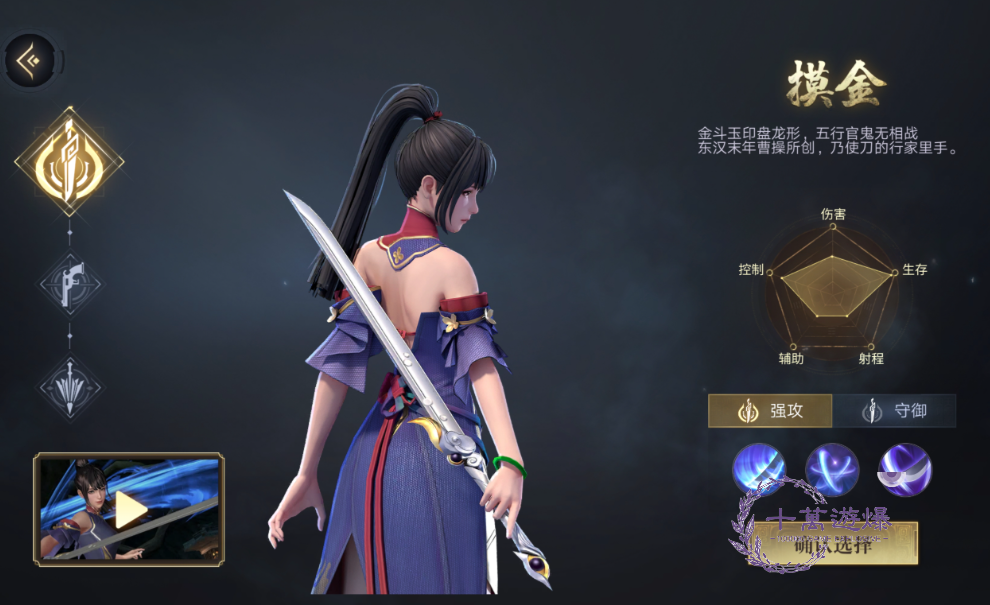Switch to the 守御 defense tab
The height and width of the screenshot is (605, 990).
[894, 410]
